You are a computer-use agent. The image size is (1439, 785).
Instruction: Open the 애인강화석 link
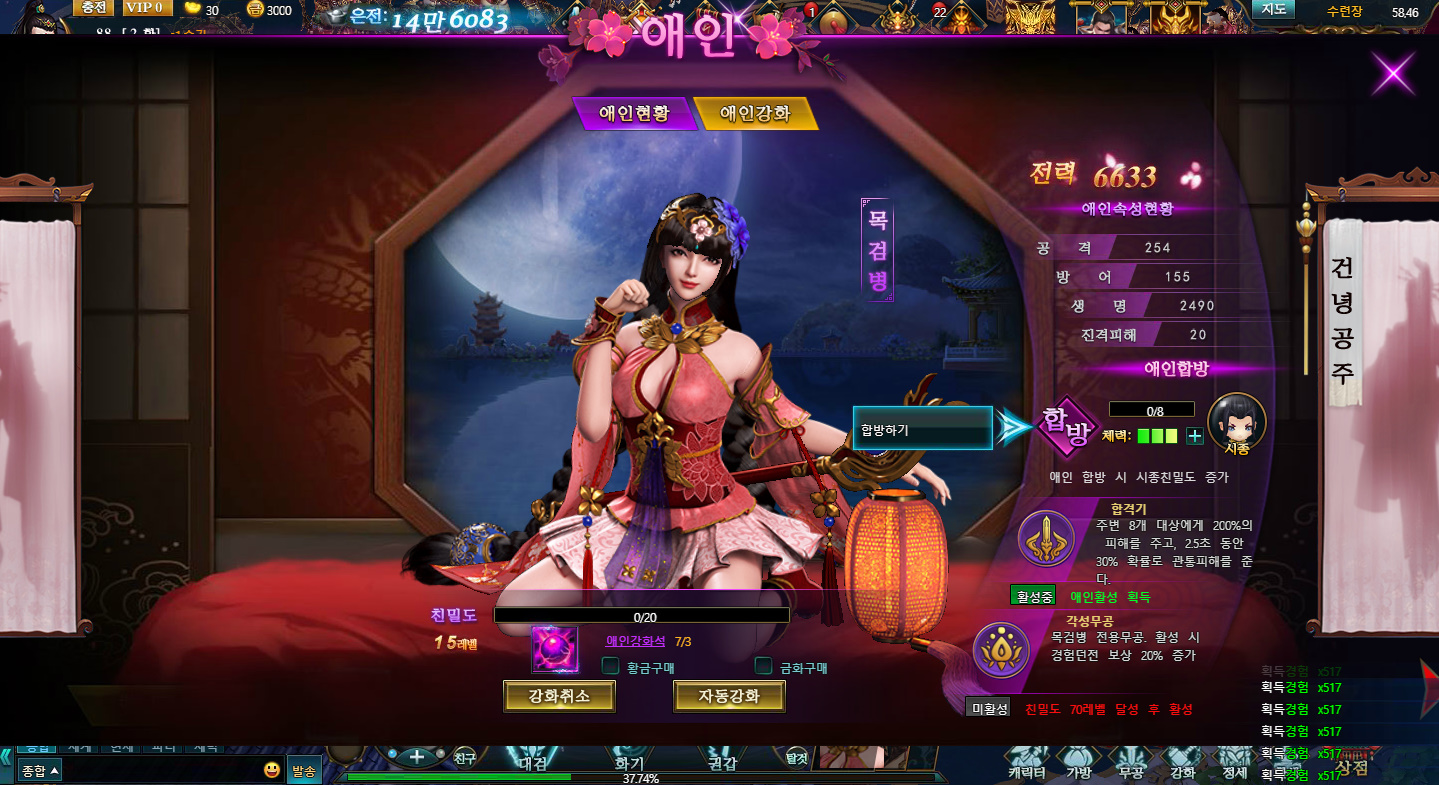[x=635, y=641]
